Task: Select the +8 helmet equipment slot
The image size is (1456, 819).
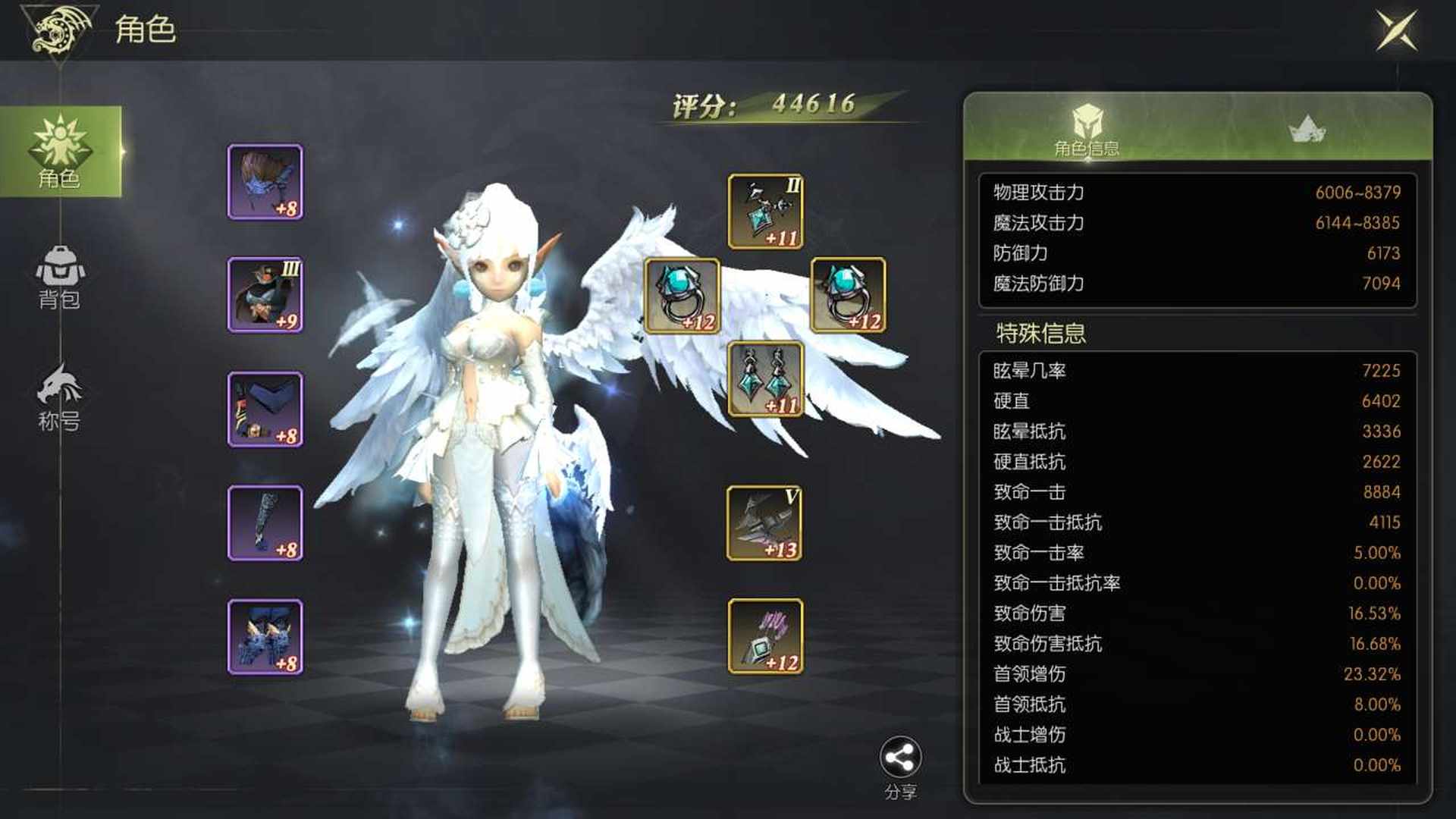Action: point(265,182)
